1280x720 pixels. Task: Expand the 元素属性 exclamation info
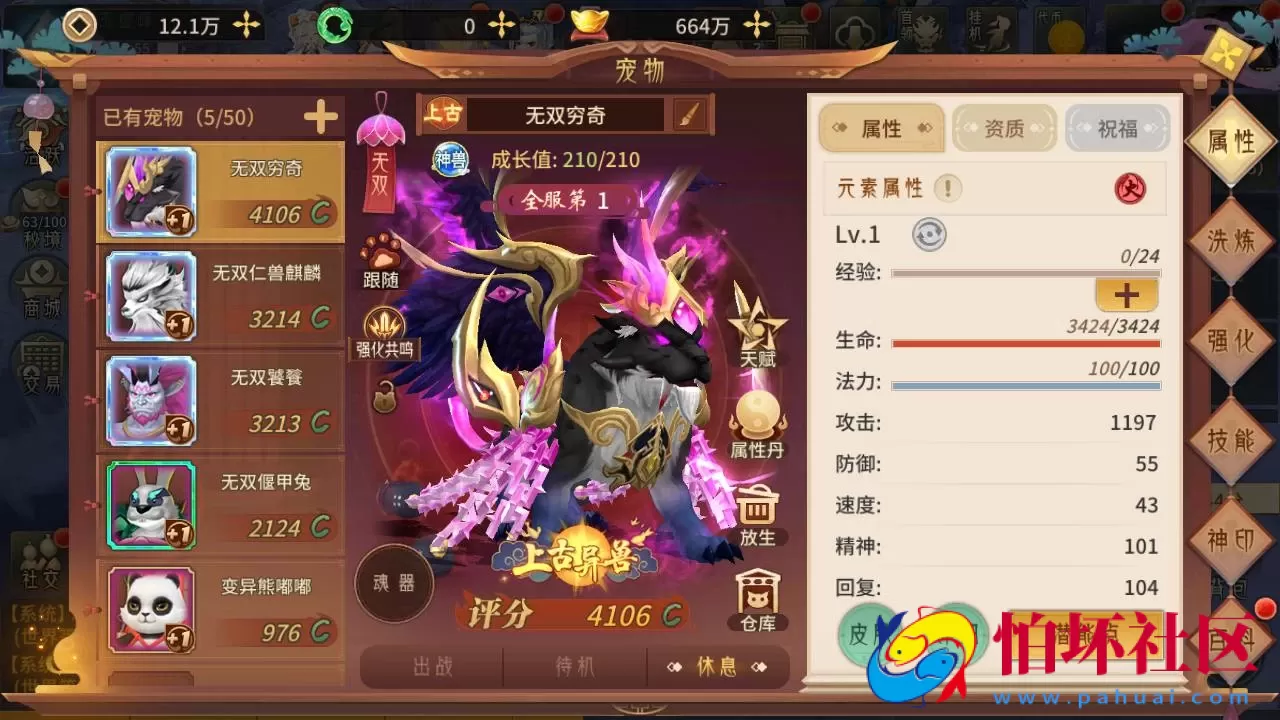[946, 188]
